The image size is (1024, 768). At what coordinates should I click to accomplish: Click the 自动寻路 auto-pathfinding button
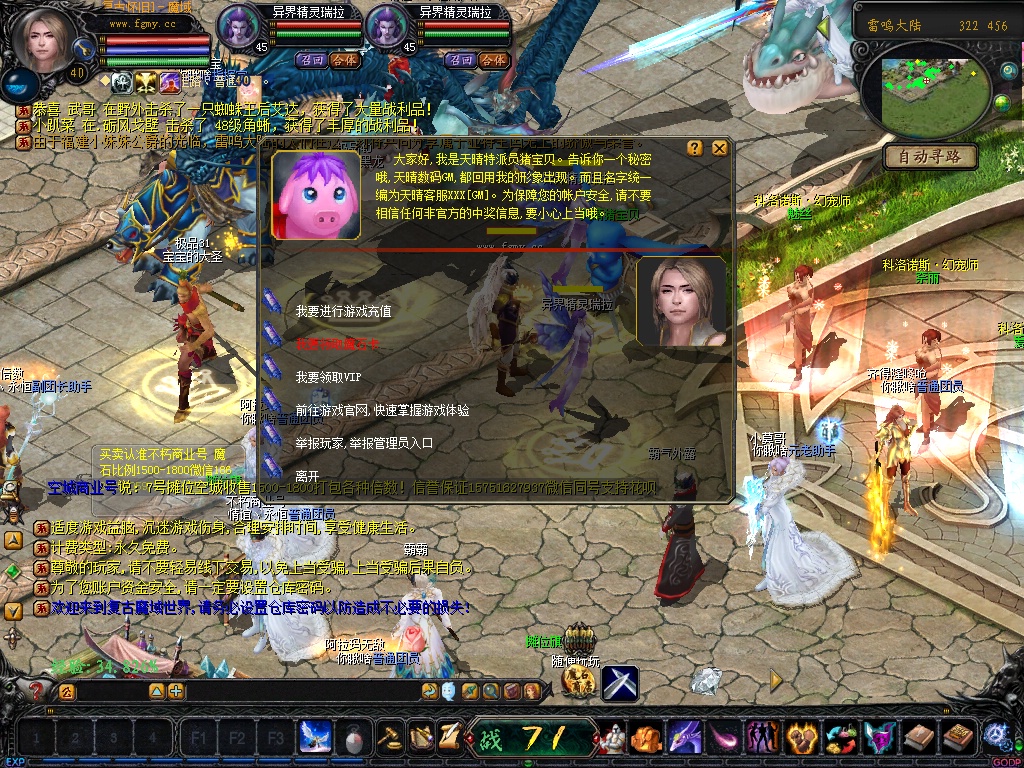click(929, 156)
